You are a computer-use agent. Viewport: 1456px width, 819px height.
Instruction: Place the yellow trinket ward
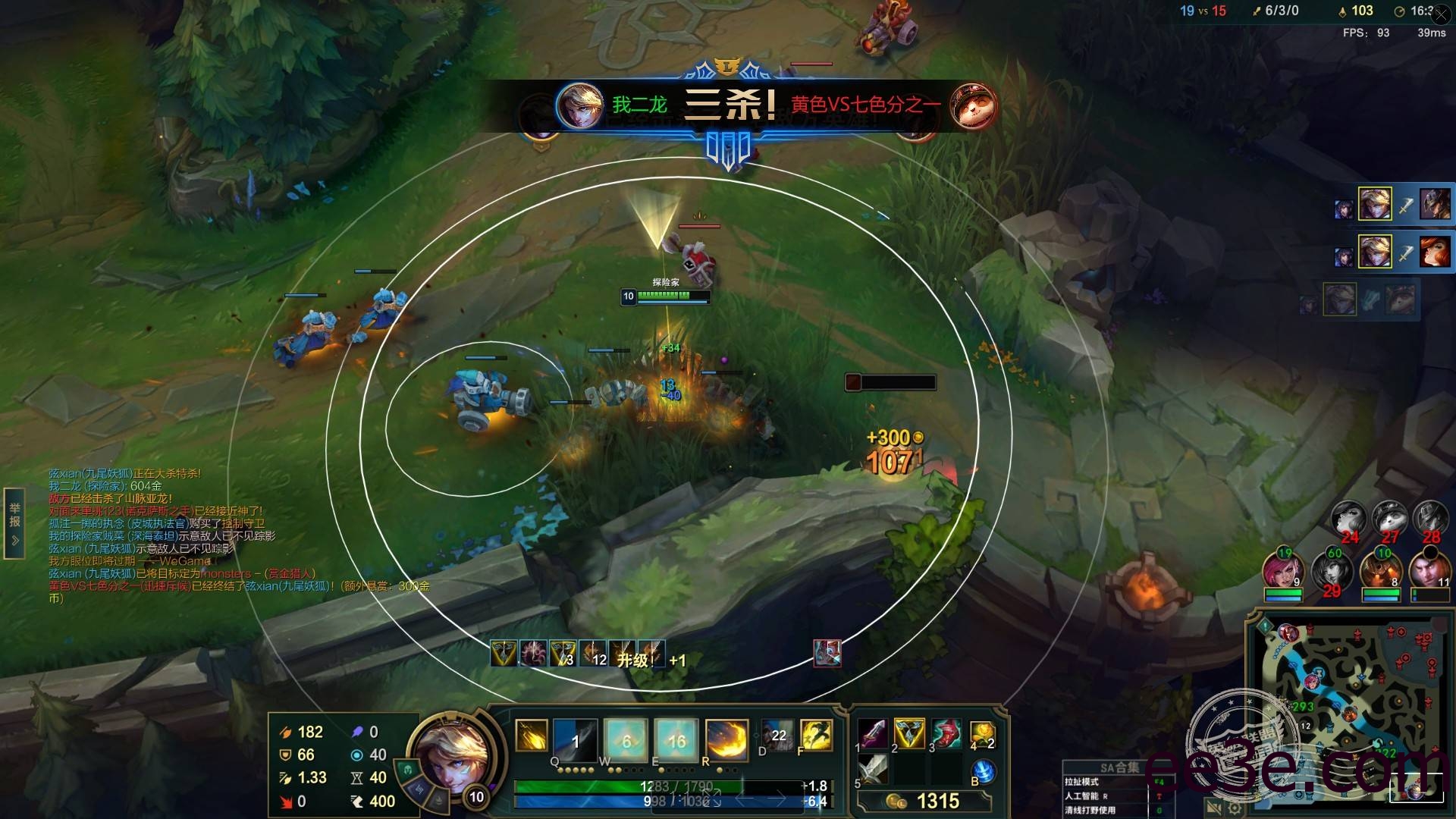click(x=981, y=734)
